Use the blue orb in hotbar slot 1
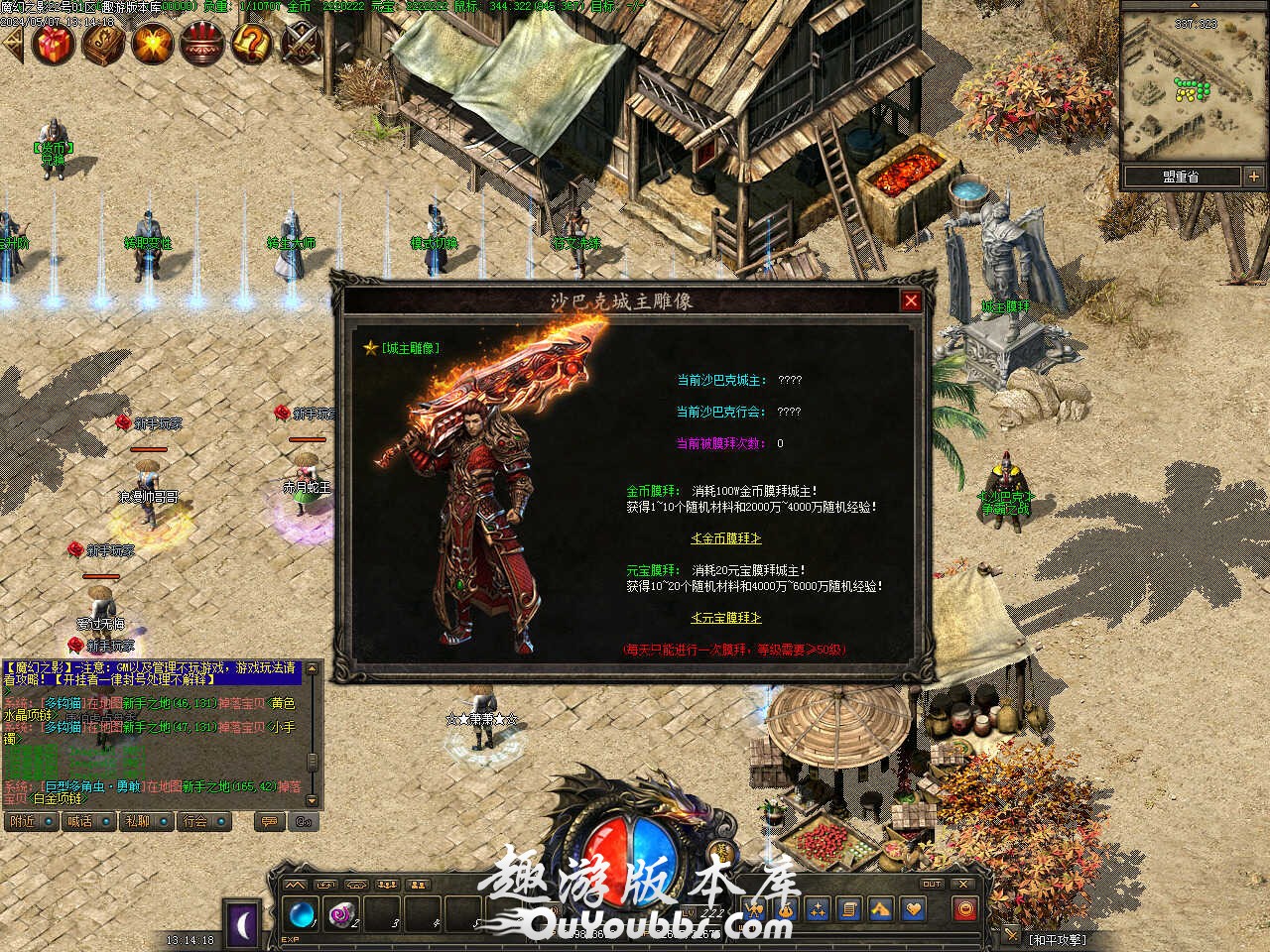1270x952 pixels. click(x=301, y=913)
